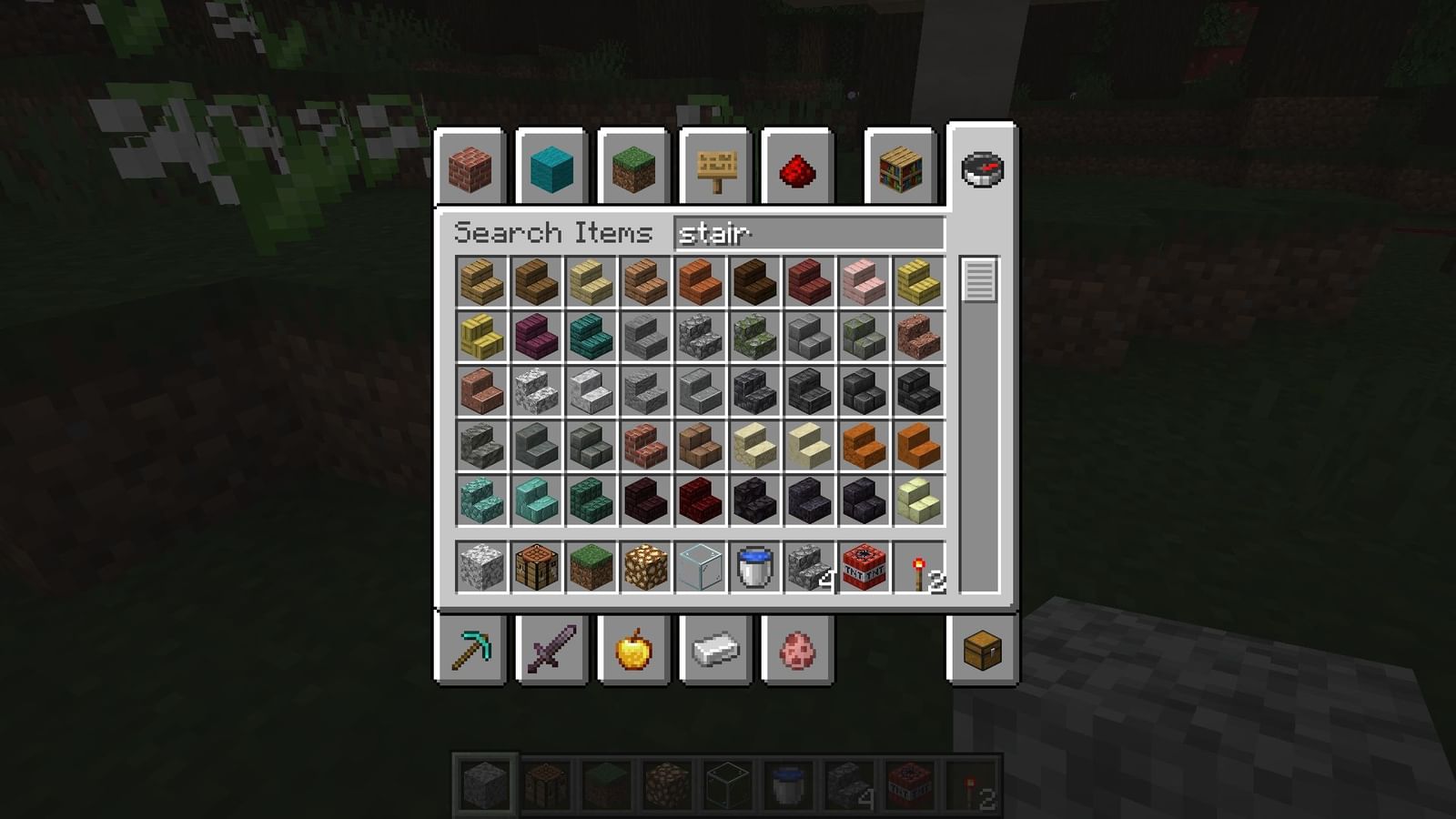Select the crafting table item
This screenshot has width=1456, height=819.
pos(534,569)
